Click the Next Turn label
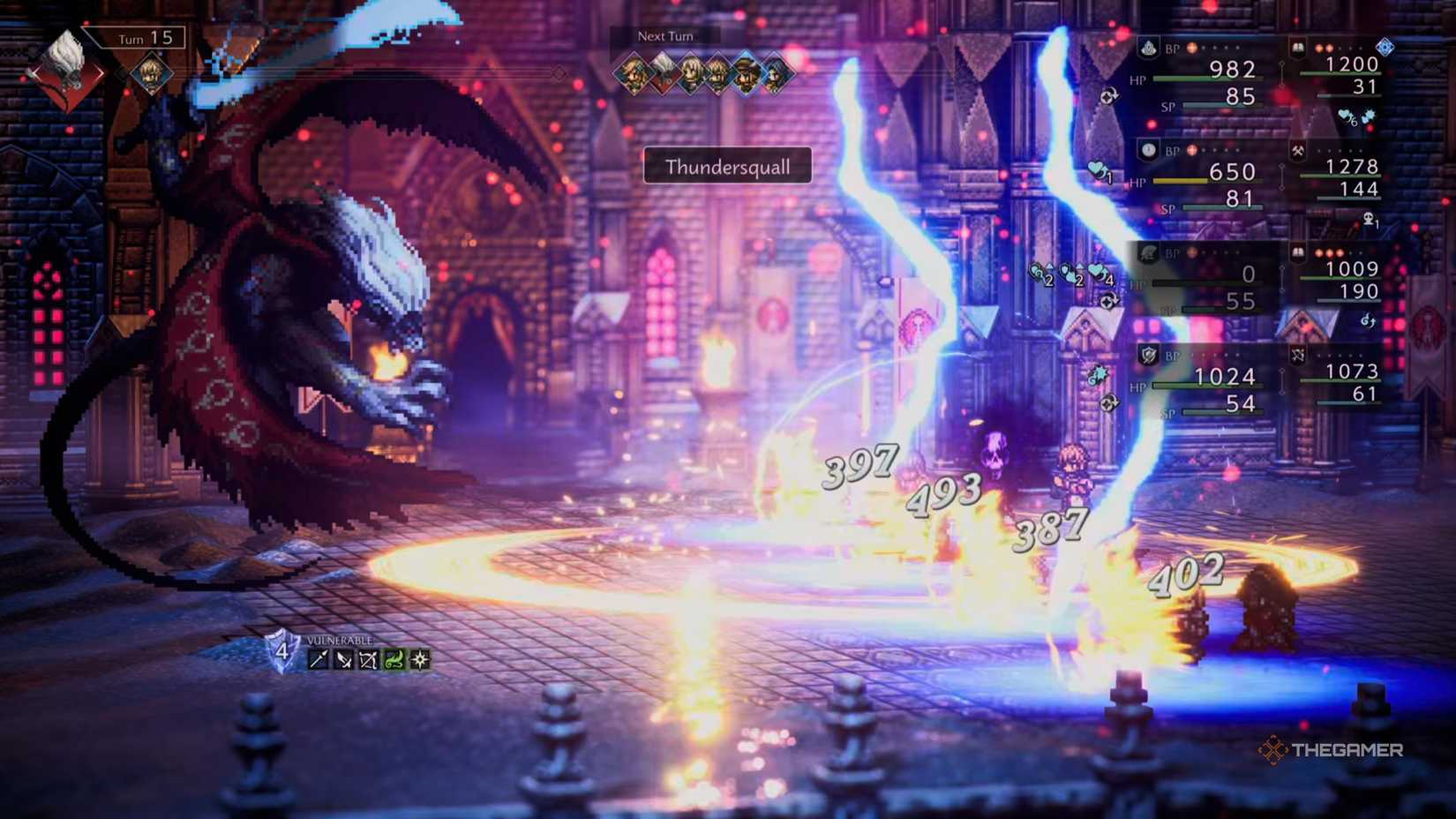 [664, 36]
